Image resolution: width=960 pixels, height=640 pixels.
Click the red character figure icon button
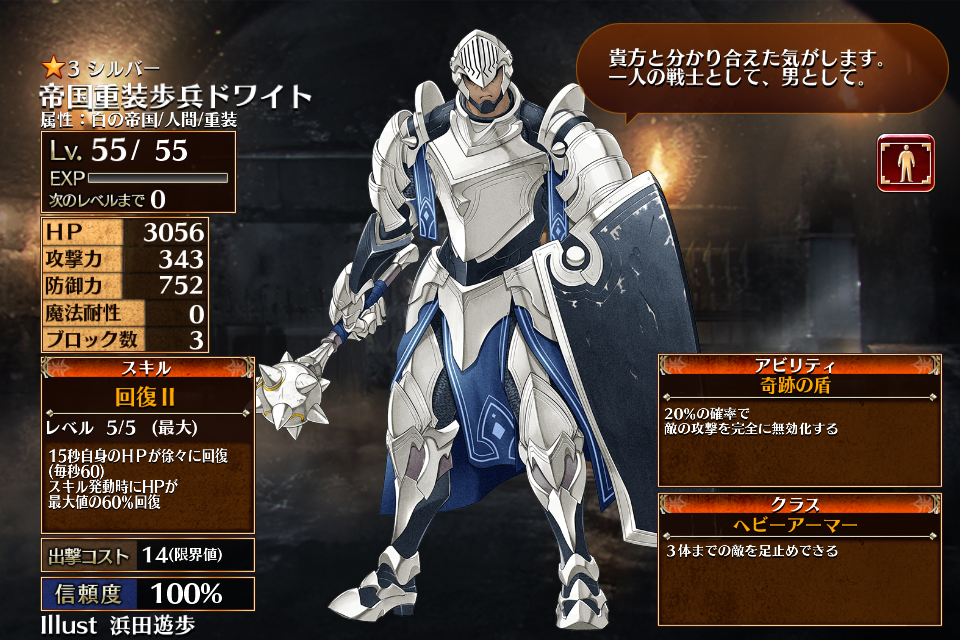(x=905, y=163)
